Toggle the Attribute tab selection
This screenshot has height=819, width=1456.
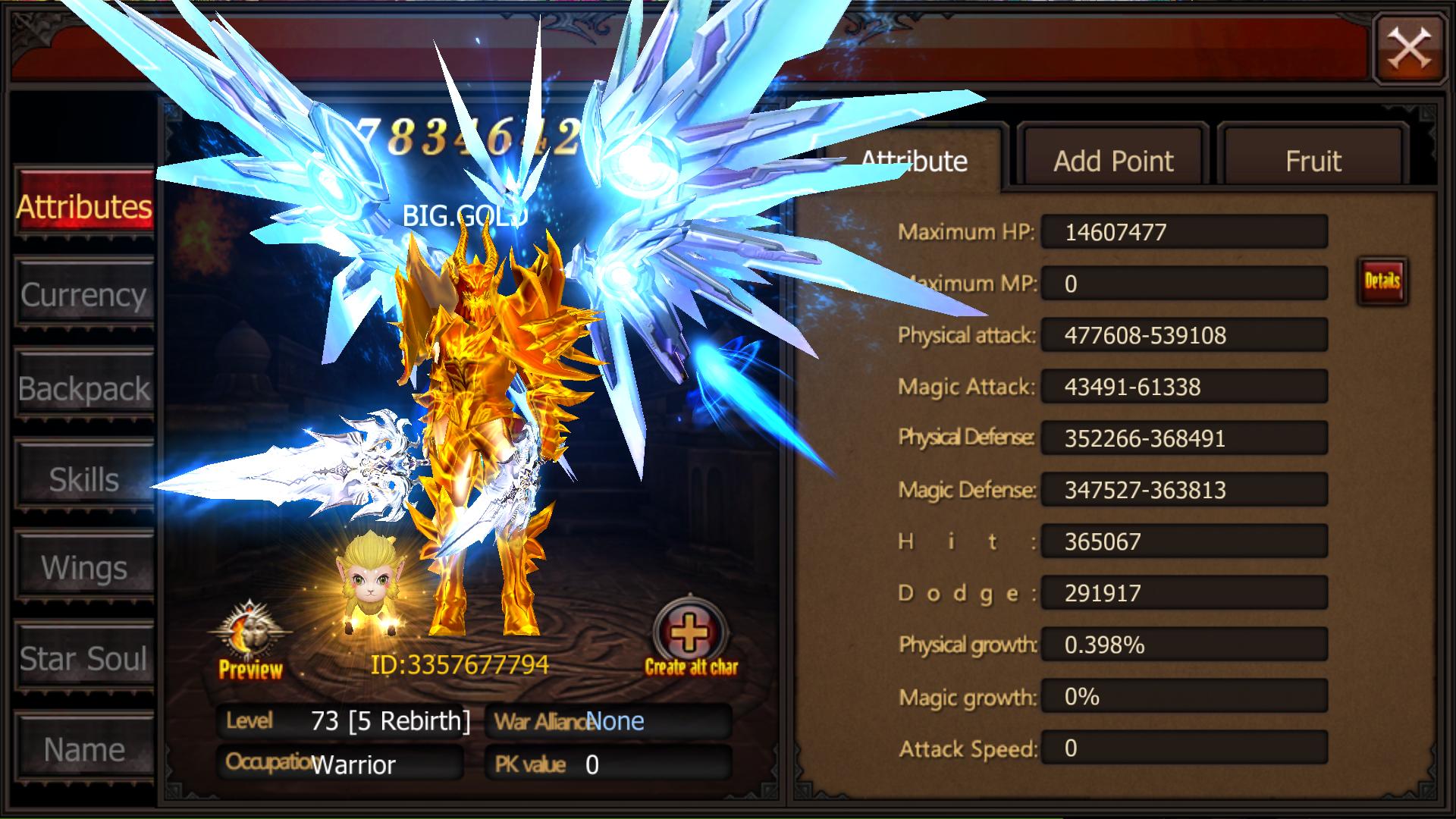[915, 161]
